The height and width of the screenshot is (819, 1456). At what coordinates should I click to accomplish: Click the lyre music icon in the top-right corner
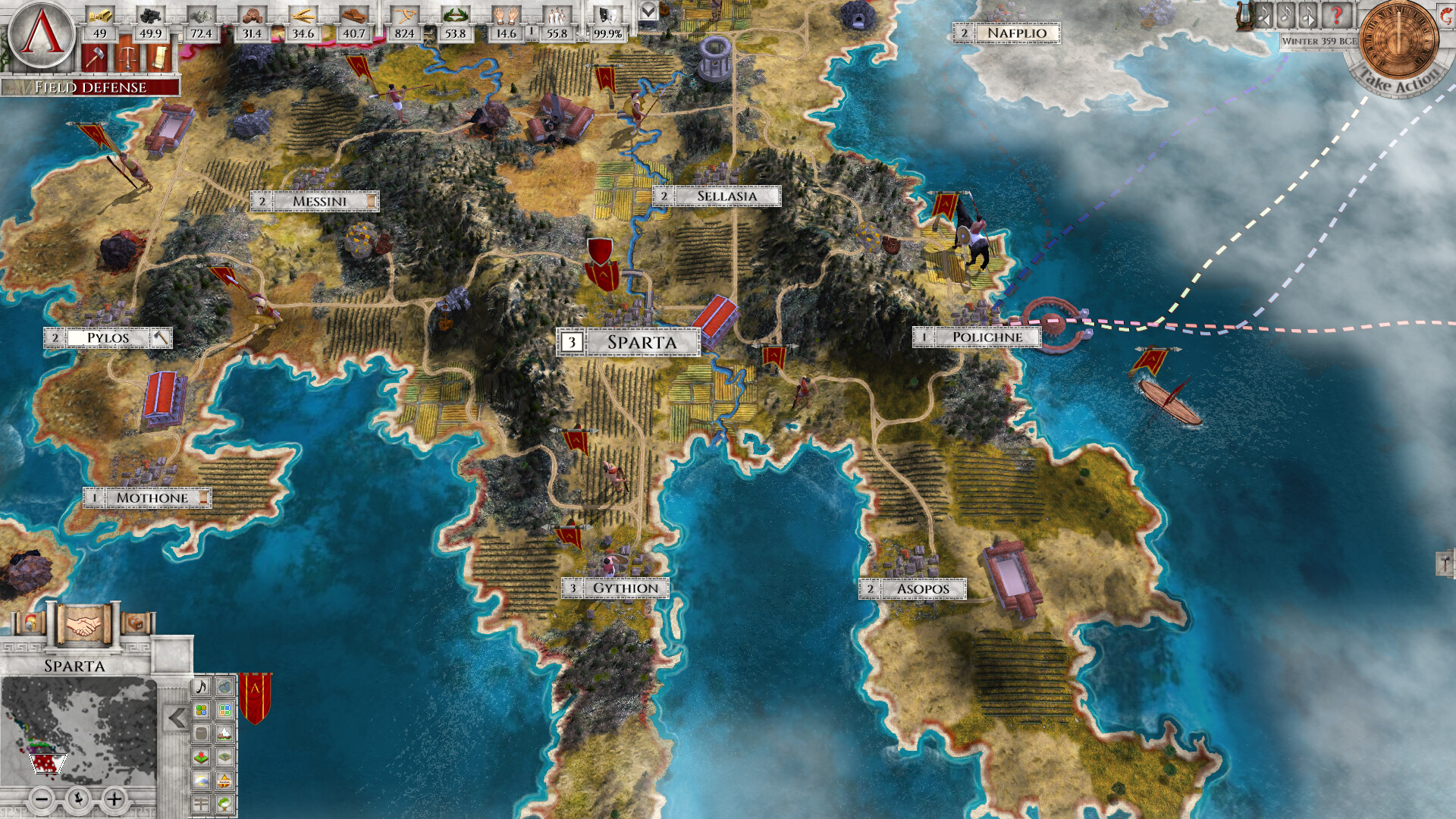1243,16
